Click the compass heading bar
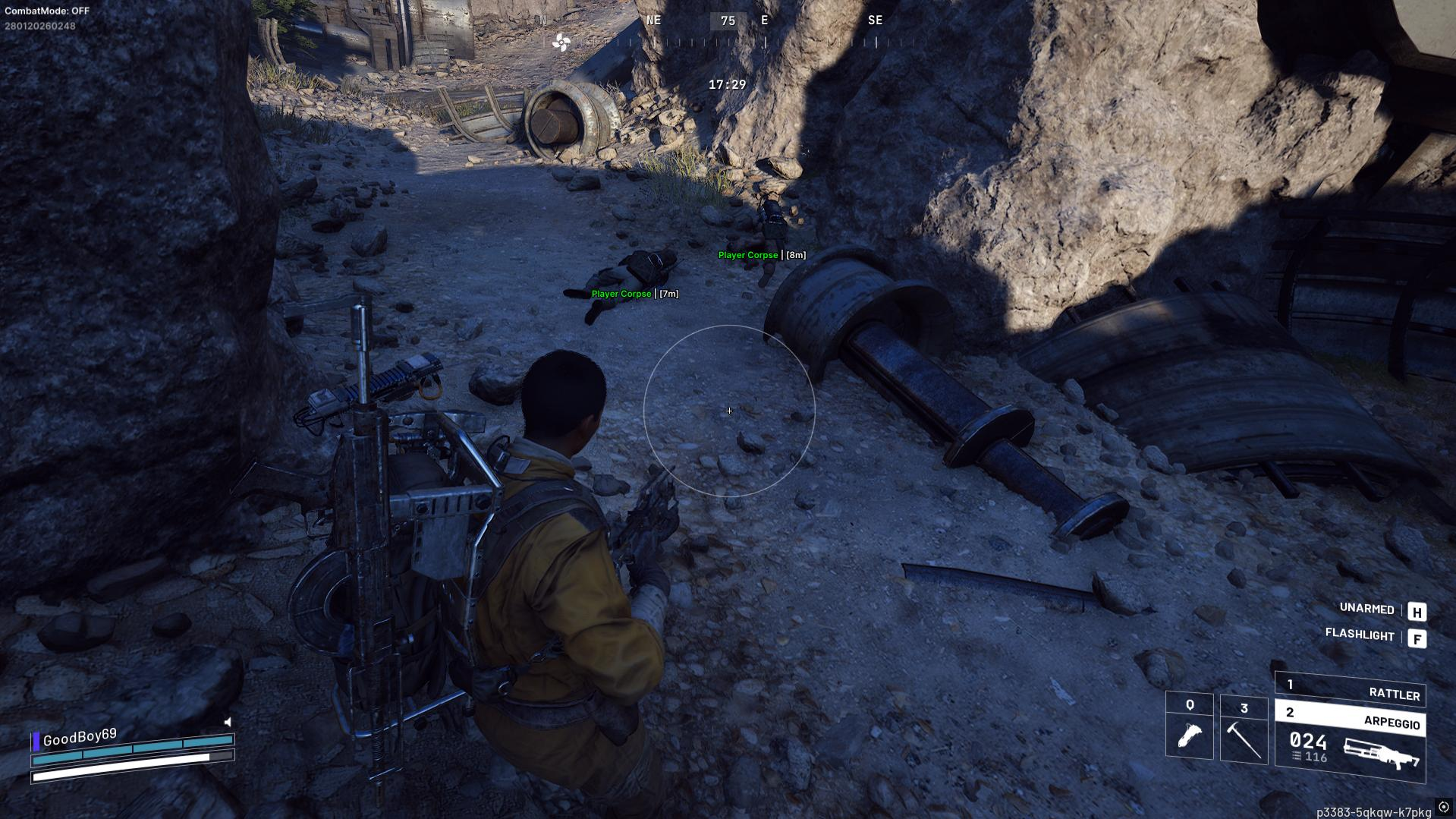 coord(727,30)
